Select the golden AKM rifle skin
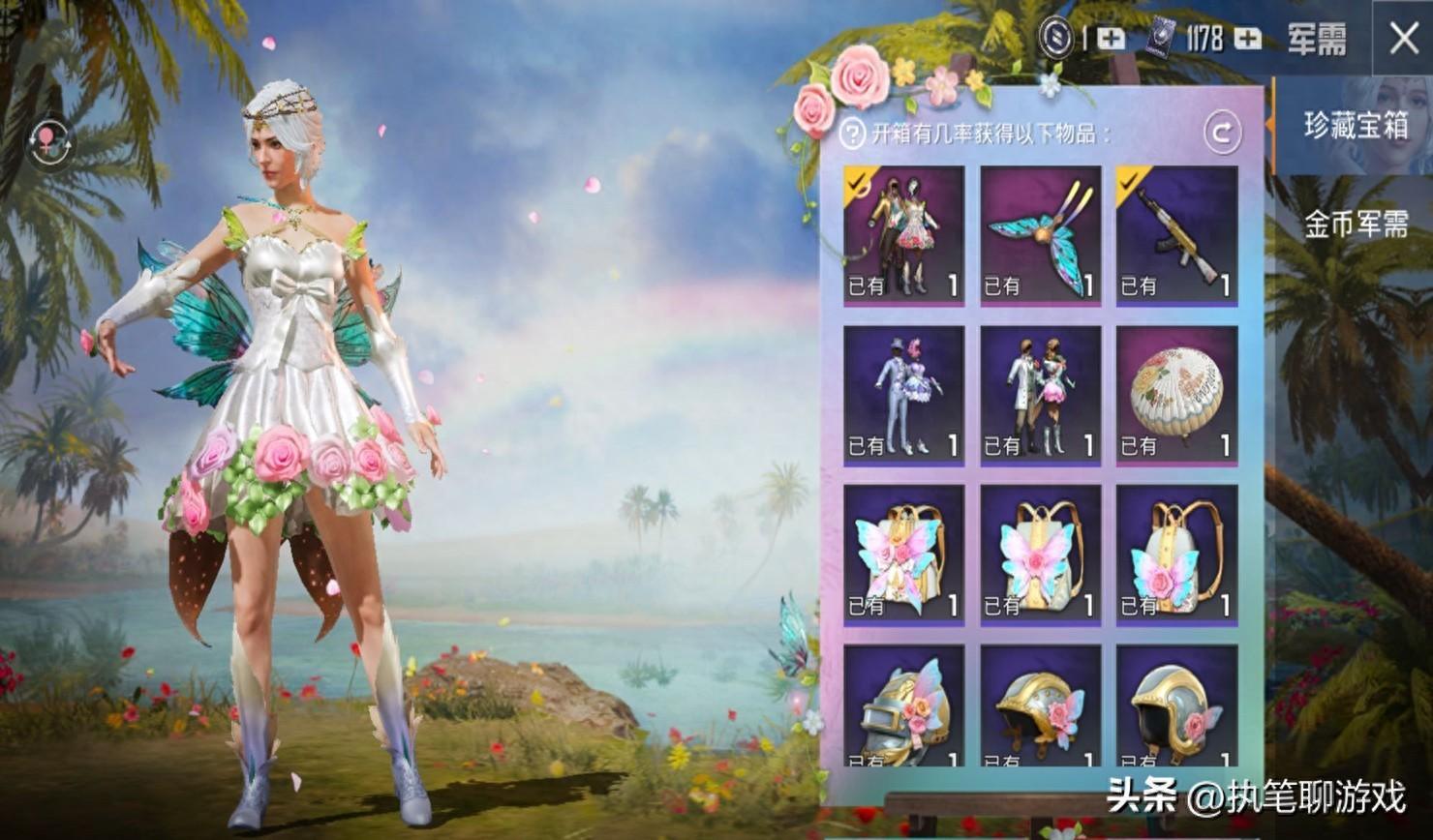The image size is (1433, 840). point(1176,235)
